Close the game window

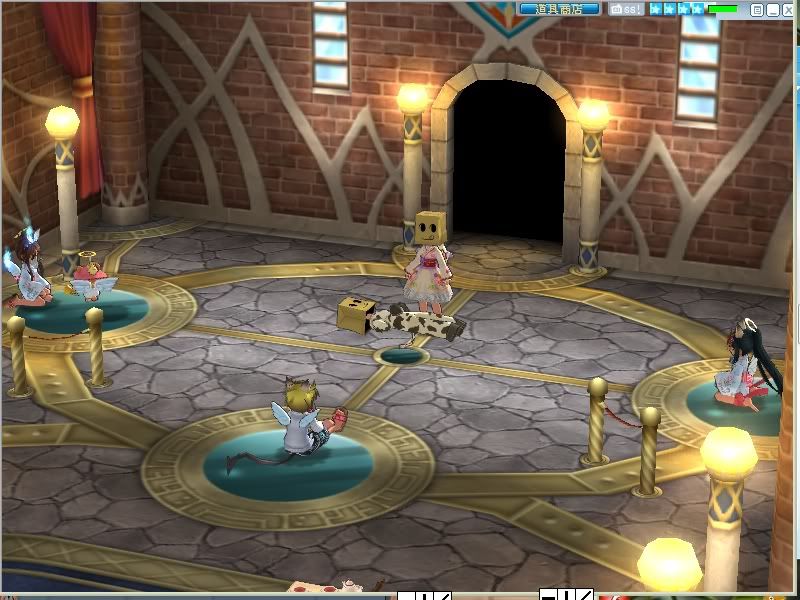[x=788, y=10]
